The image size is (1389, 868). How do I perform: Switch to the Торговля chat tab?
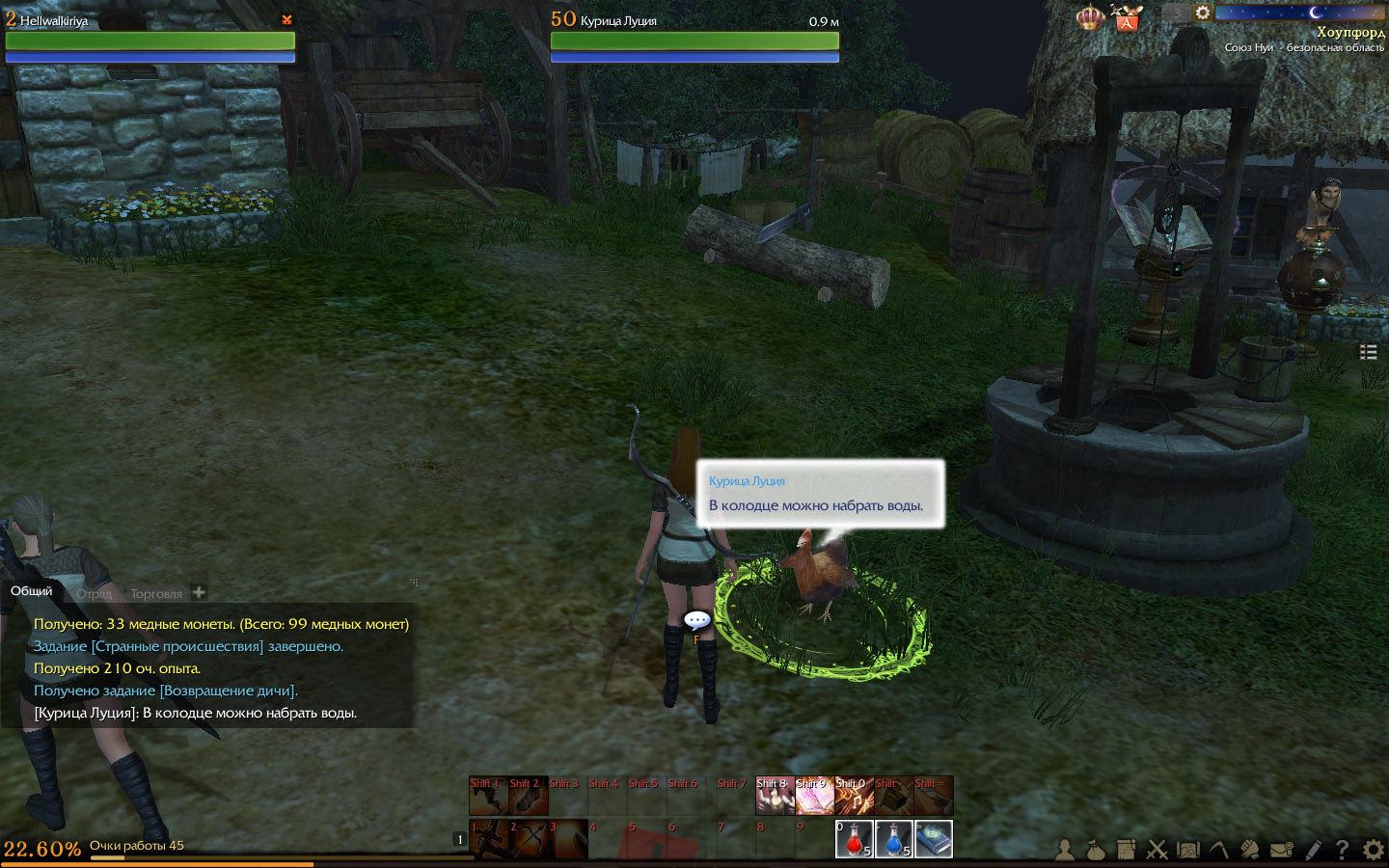(x=156, y=594)
